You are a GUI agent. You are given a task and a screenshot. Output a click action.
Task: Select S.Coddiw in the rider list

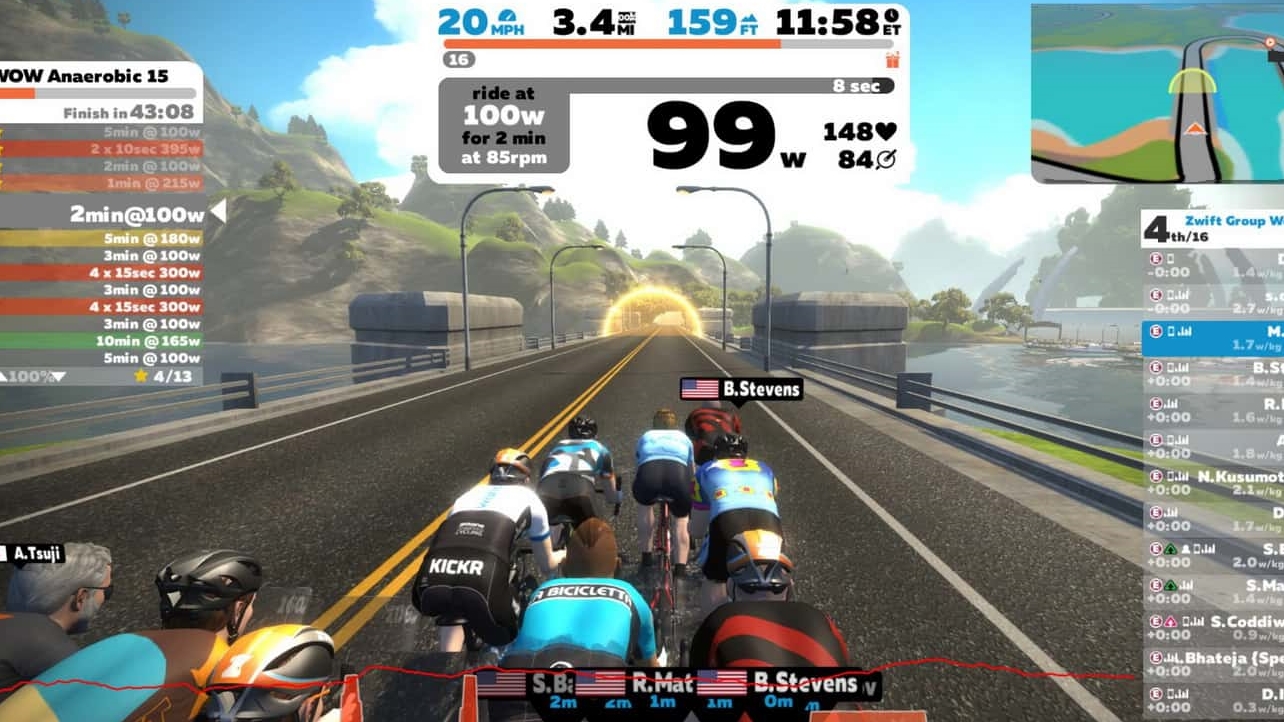tap(1213, 628)
